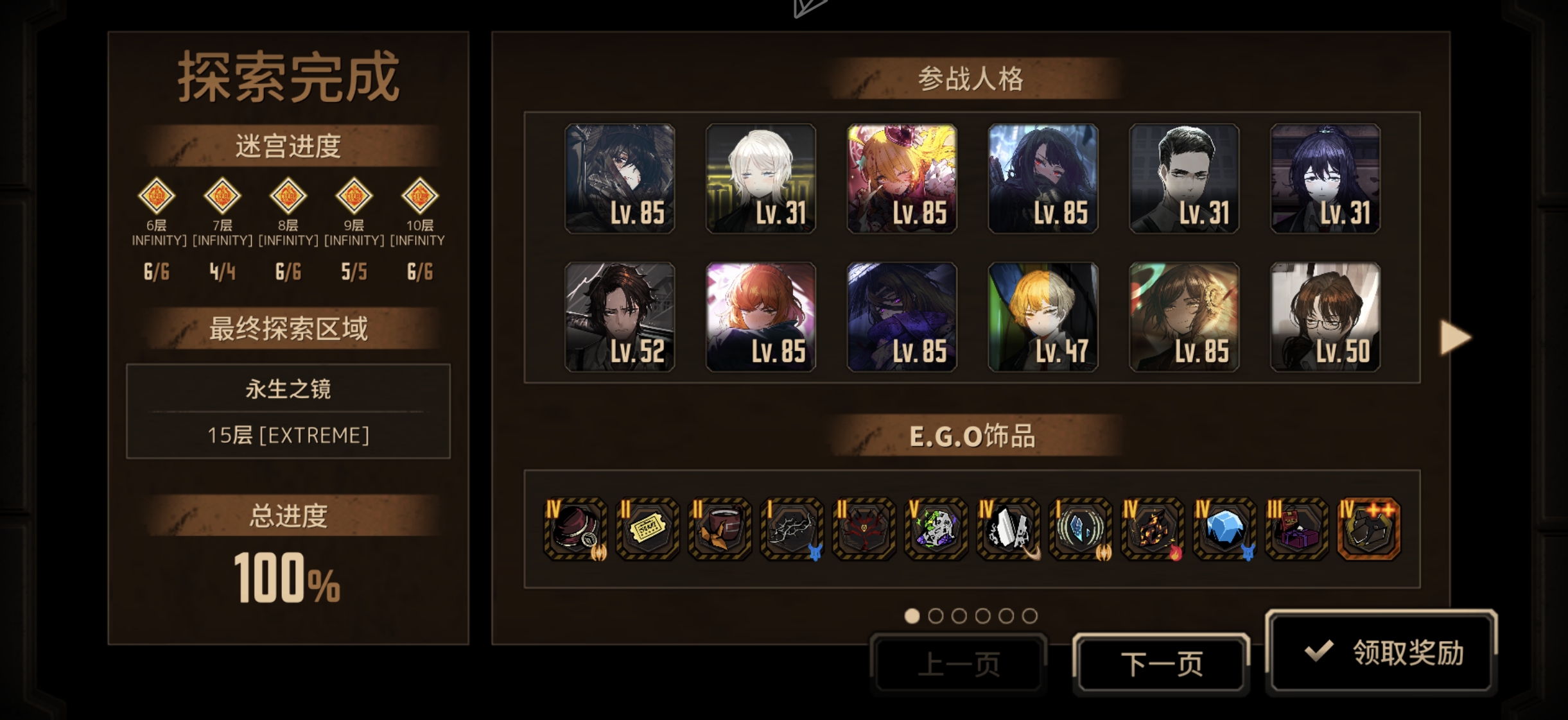1568x720 pixels.
Task: Open the orange-bordered upgraded E.G.O gift
Action: pos(1368,529)
